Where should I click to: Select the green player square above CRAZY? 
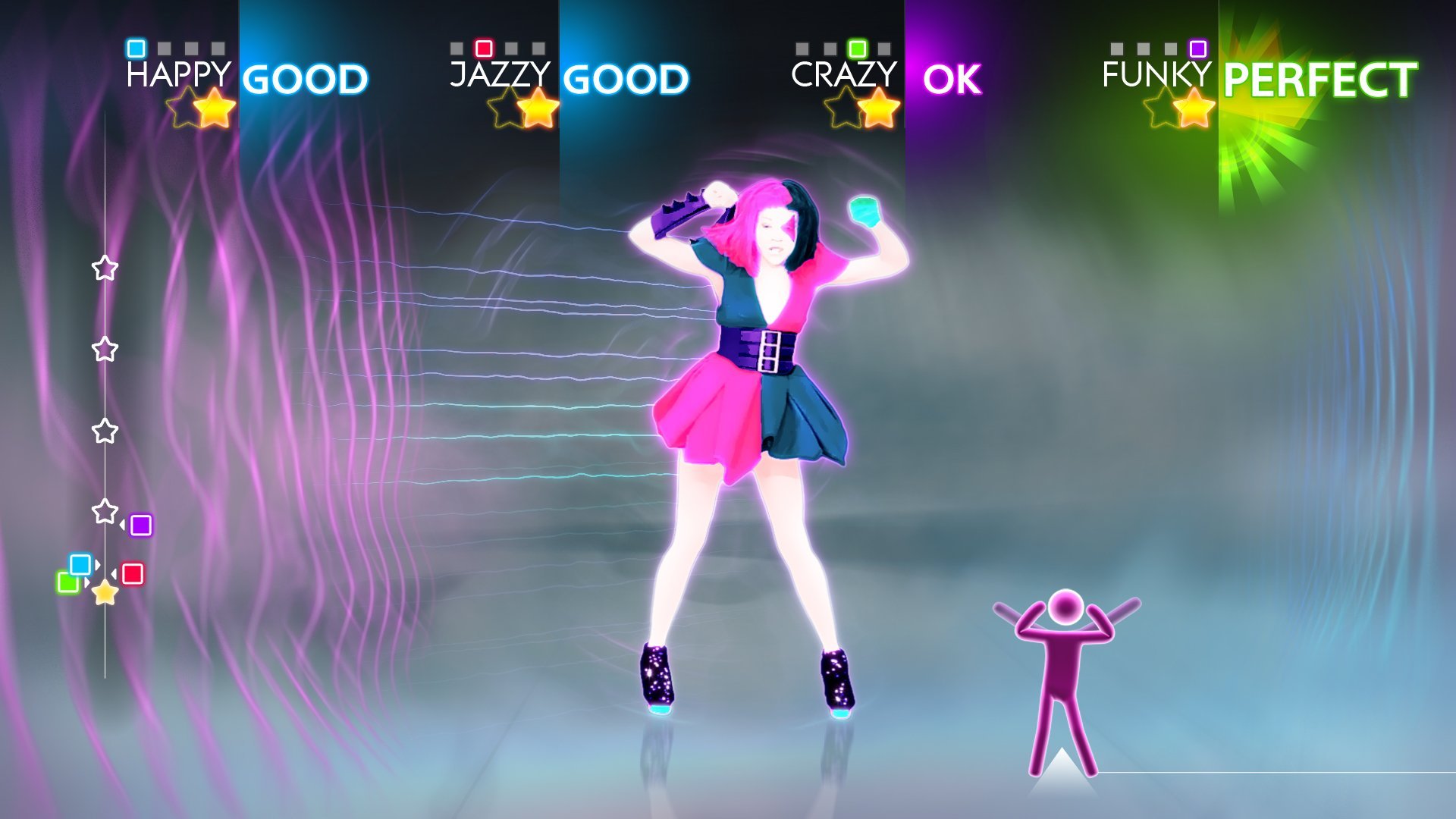tap(858, 48)
